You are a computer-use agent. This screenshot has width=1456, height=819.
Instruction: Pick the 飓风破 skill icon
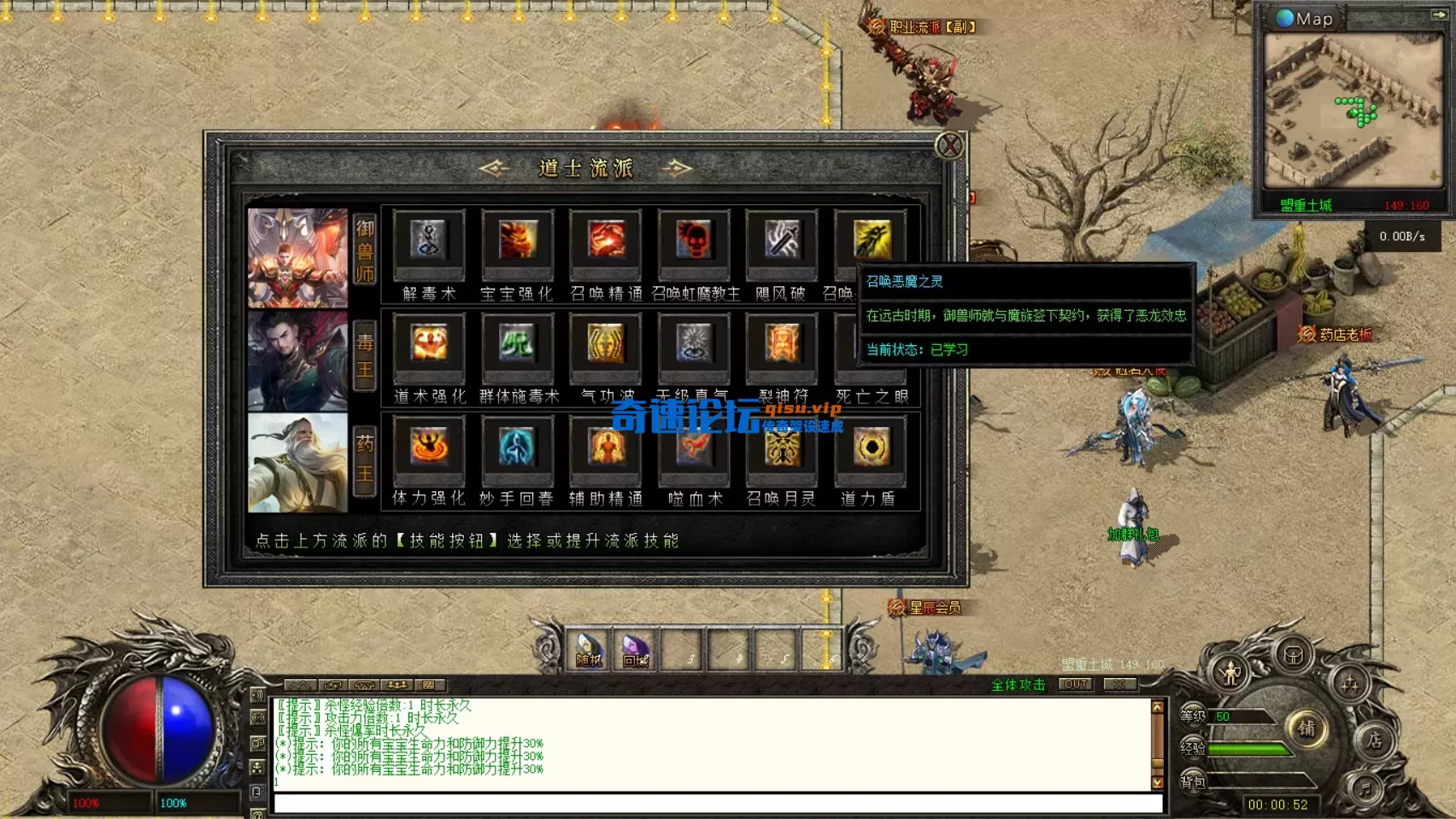coord(782,242)
